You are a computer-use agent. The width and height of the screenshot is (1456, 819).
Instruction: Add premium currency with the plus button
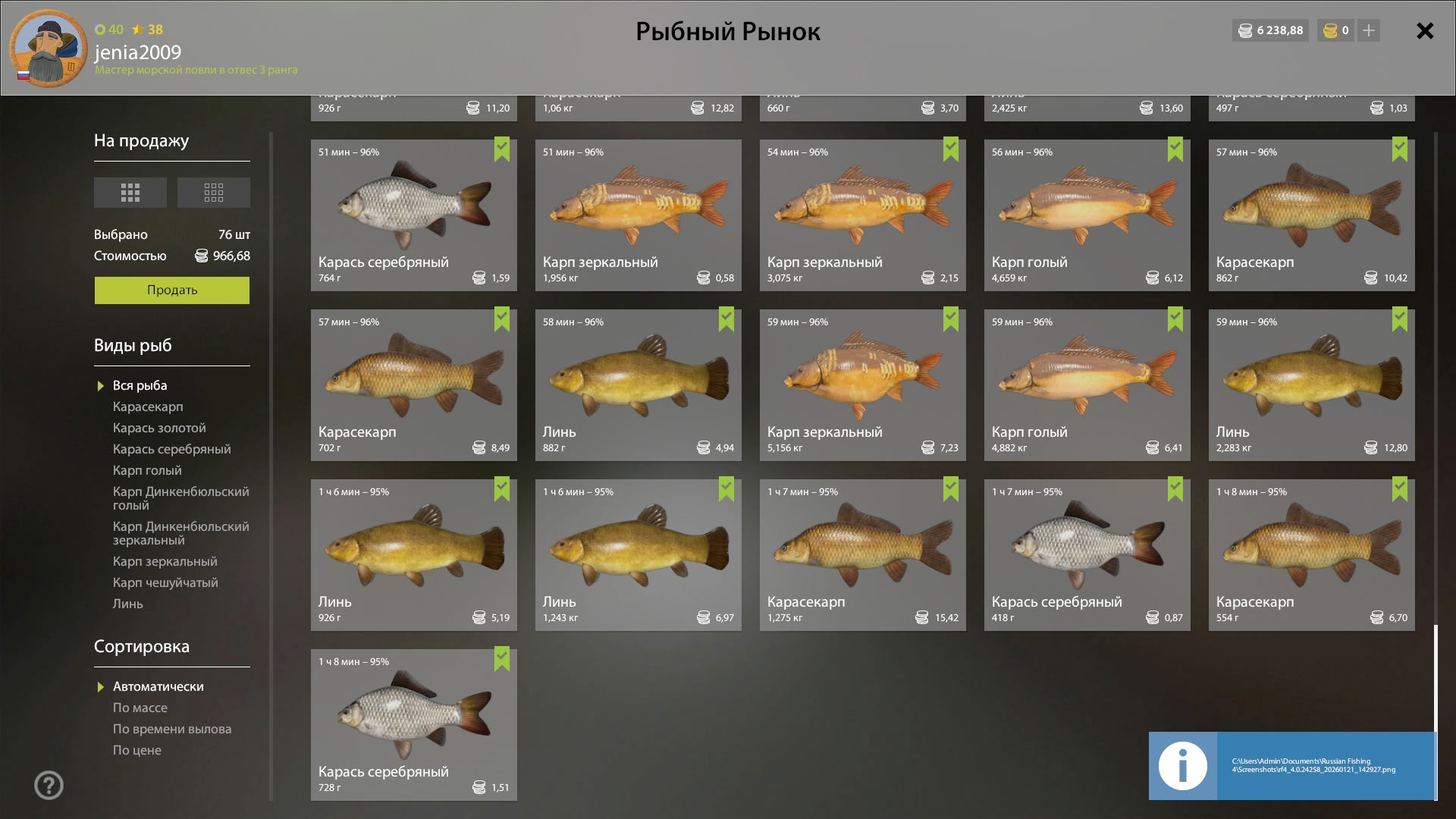click(1369, 31)
